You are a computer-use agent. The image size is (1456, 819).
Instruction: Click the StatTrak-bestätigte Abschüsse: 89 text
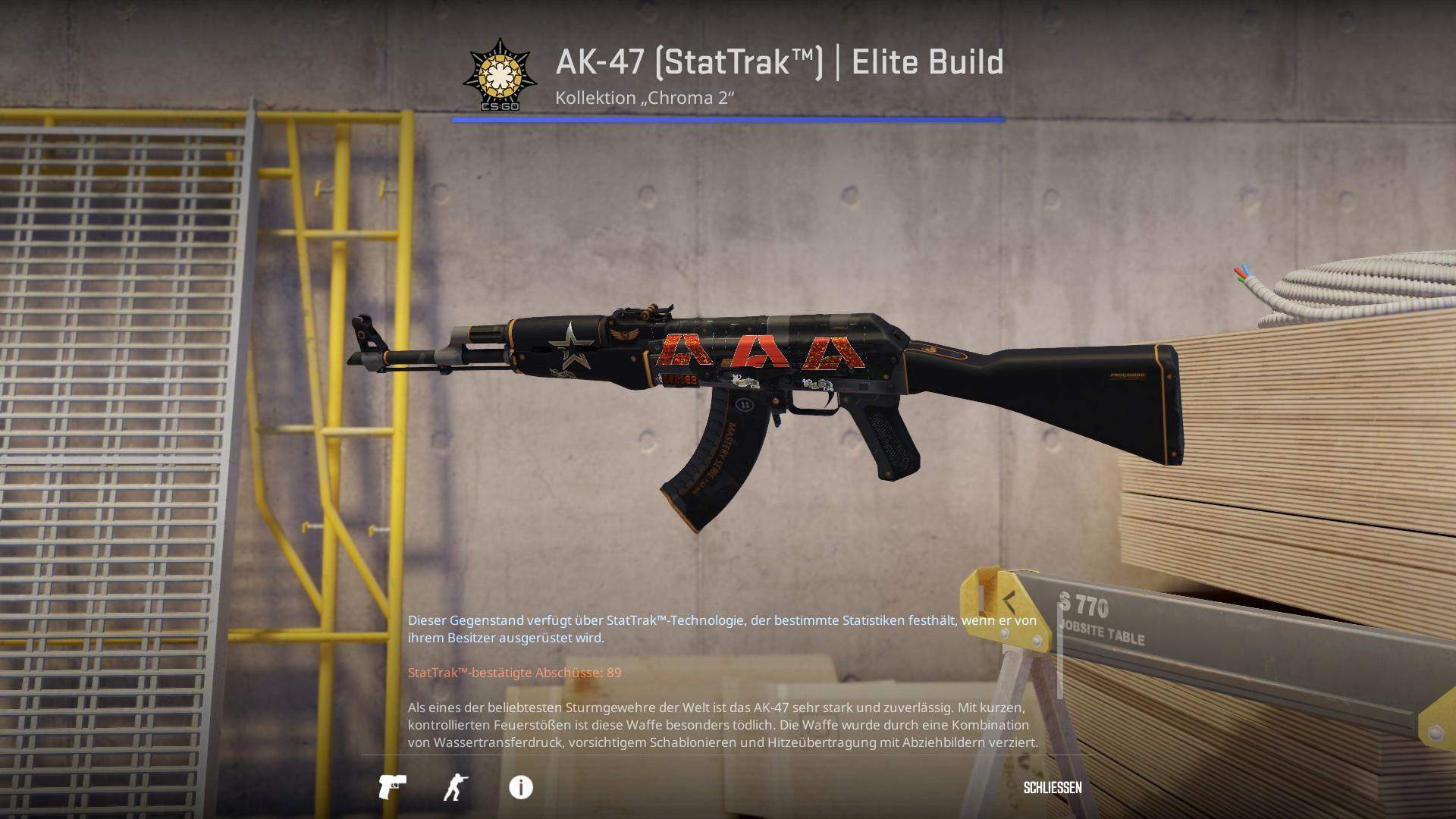[x=513, y=672]
